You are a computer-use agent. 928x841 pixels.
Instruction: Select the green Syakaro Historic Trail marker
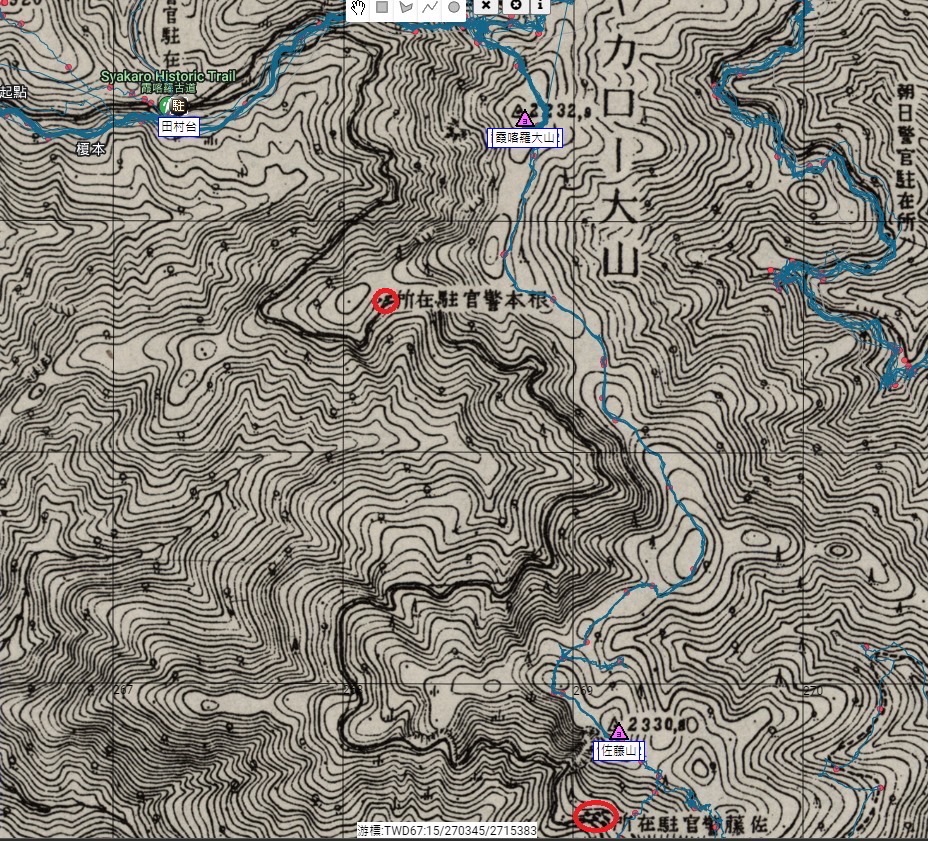(x=164, y=104)
